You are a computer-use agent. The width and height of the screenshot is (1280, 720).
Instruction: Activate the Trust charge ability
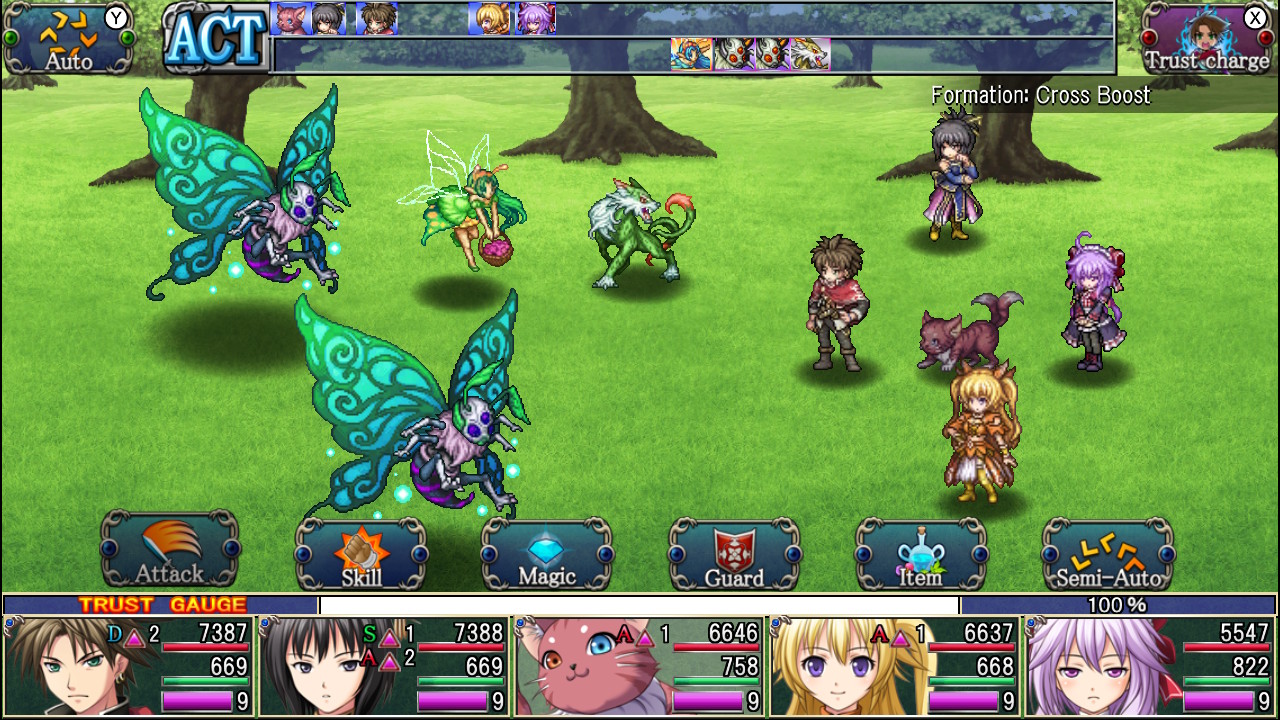(x=1206, y=40)
